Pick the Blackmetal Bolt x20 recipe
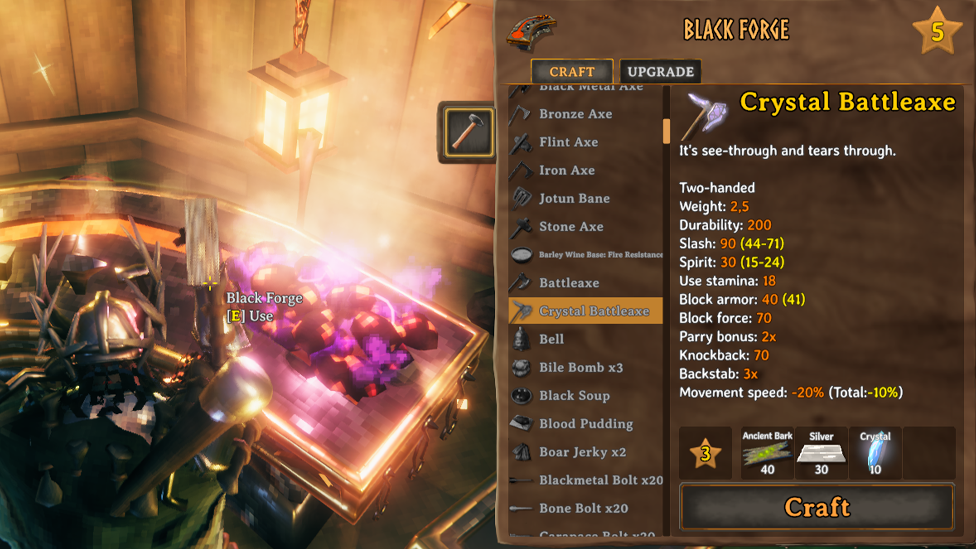Viewport: 976px width, 549px height. tap(600, 480)
